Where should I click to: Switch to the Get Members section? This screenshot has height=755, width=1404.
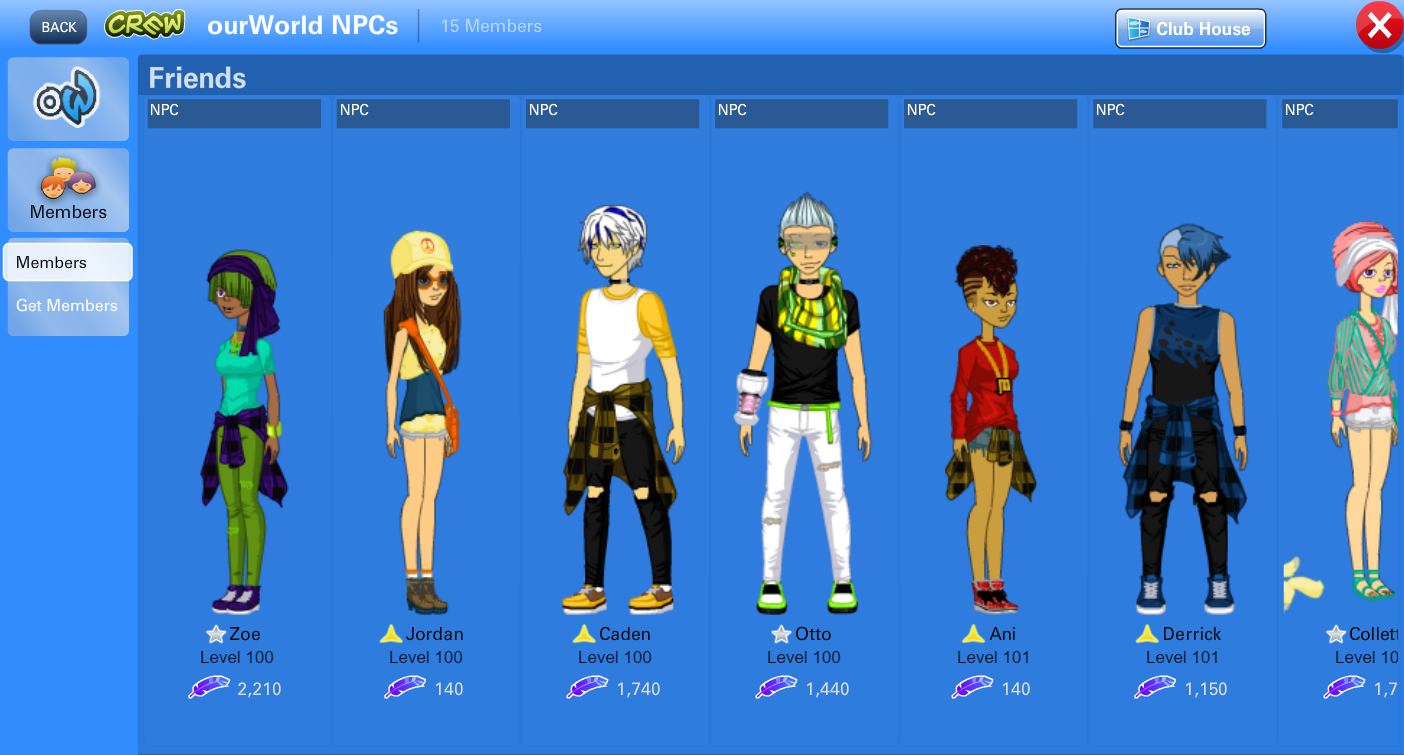(67, 306)
